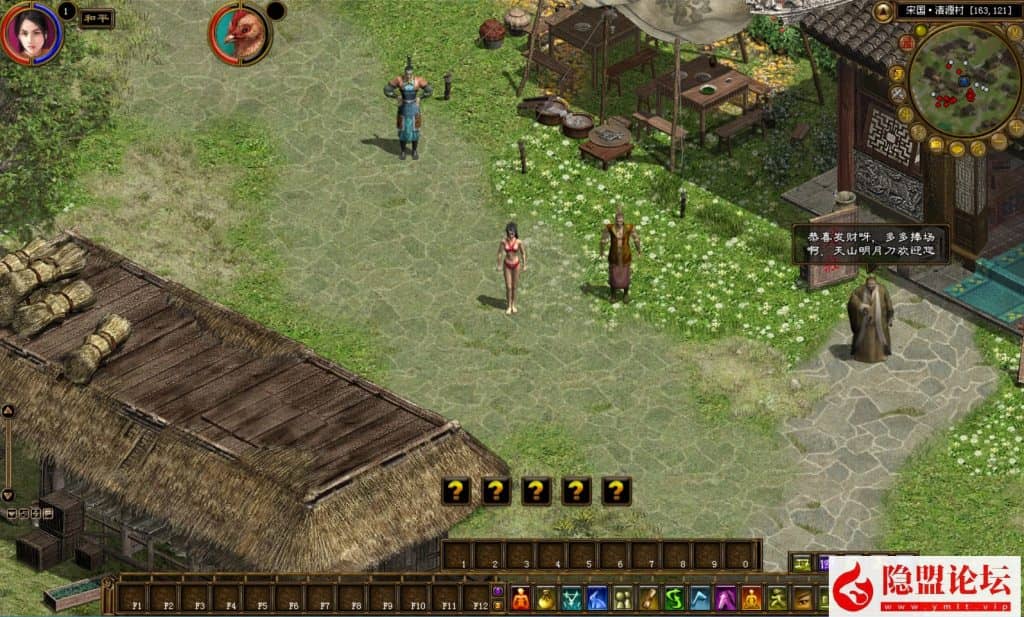Open the two-figures team icon
Image resolution: width=1024 pixels, height=617 pixels.
[x=622, y=598]
